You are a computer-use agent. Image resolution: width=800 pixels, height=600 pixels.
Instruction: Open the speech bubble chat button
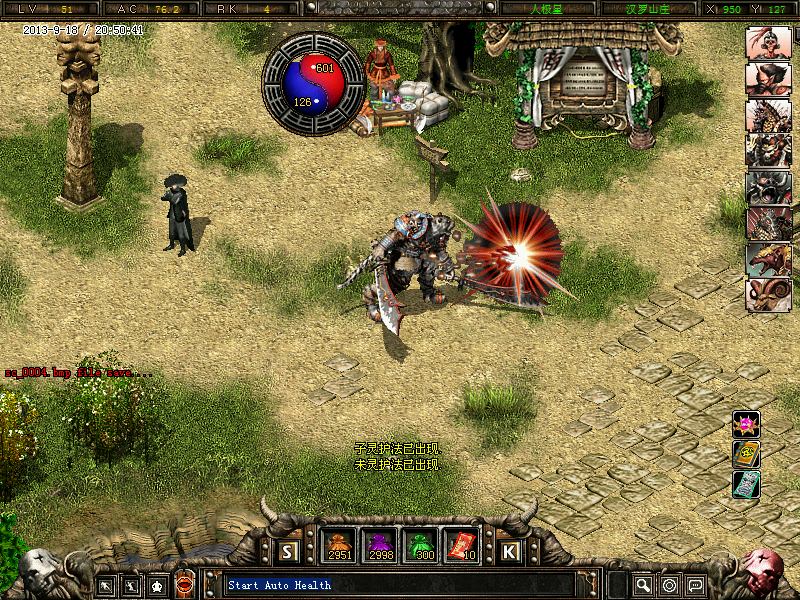(695, 584)
